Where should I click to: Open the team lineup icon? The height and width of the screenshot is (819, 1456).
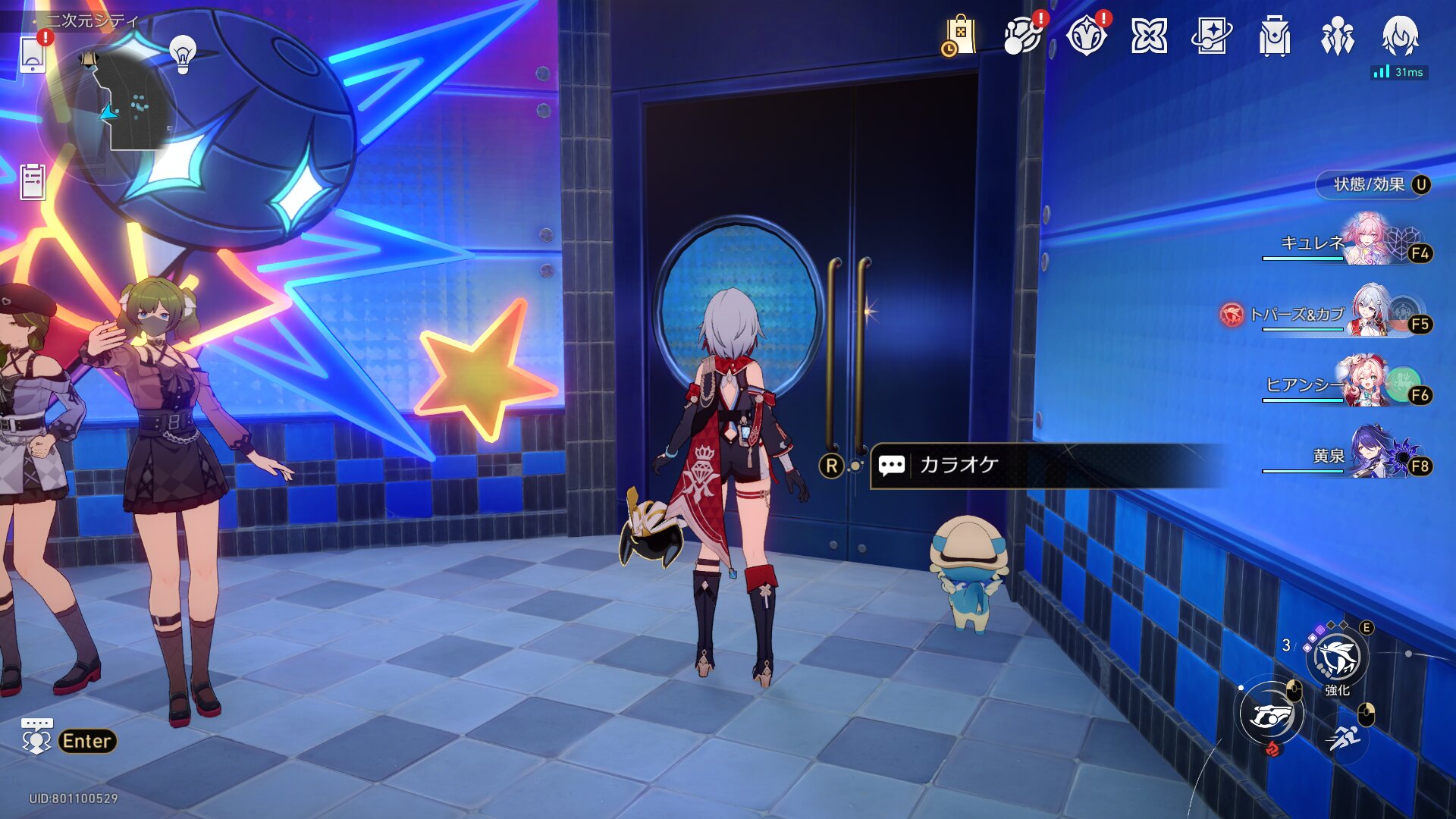coord(1337,36)
